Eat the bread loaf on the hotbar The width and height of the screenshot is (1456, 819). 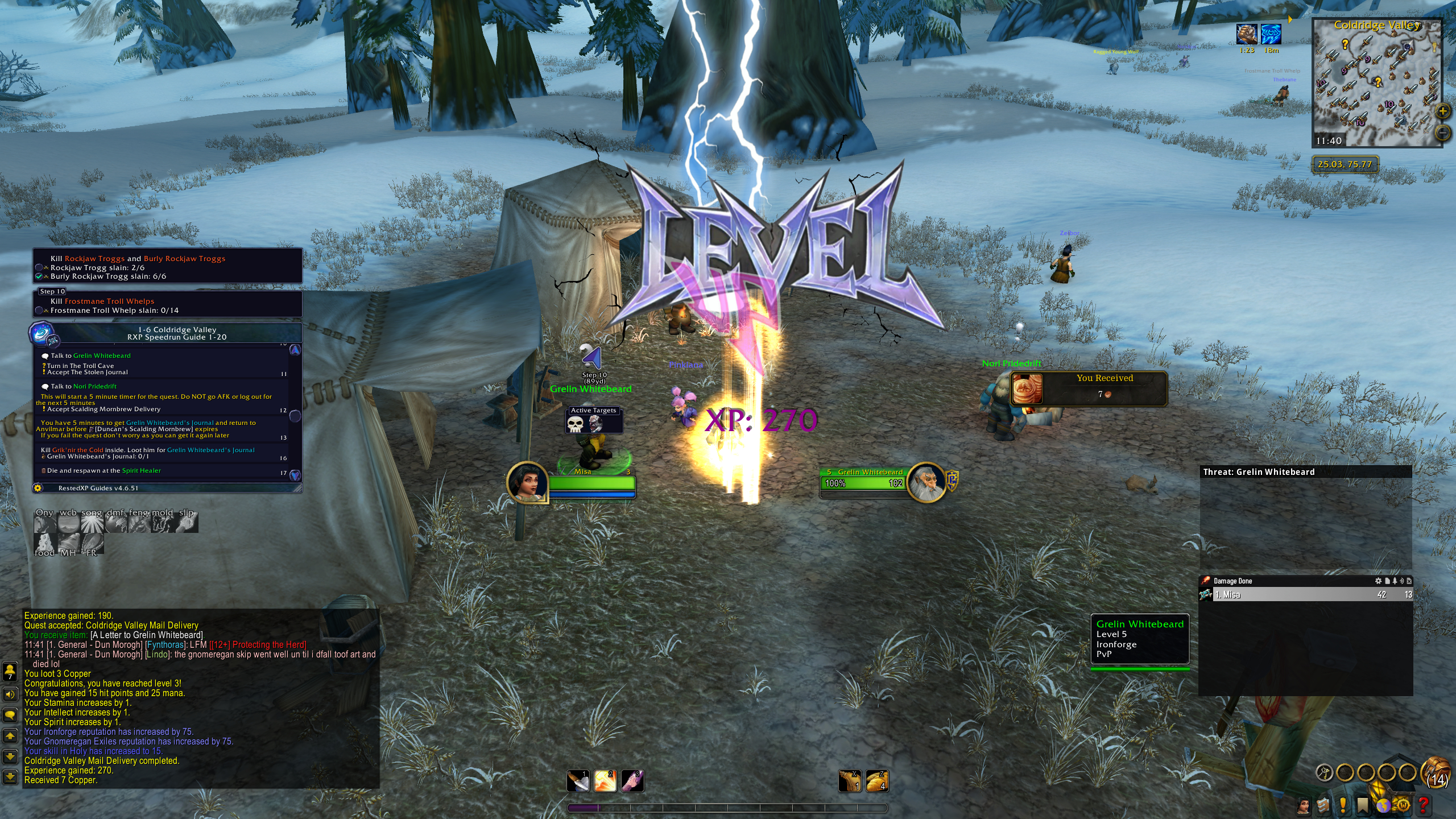click(877, 781)
